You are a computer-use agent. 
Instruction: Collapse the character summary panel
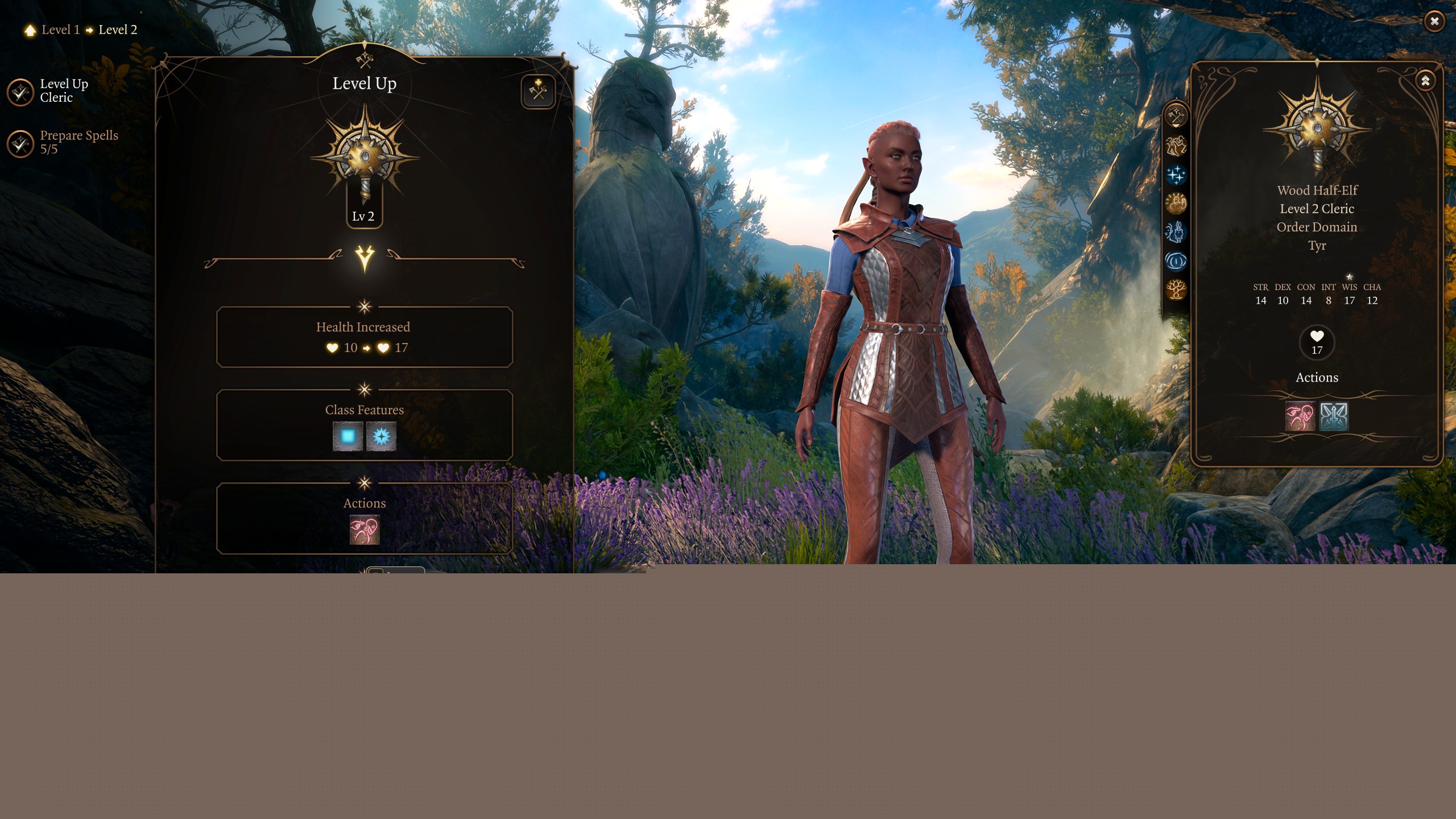pos(1425,81)
